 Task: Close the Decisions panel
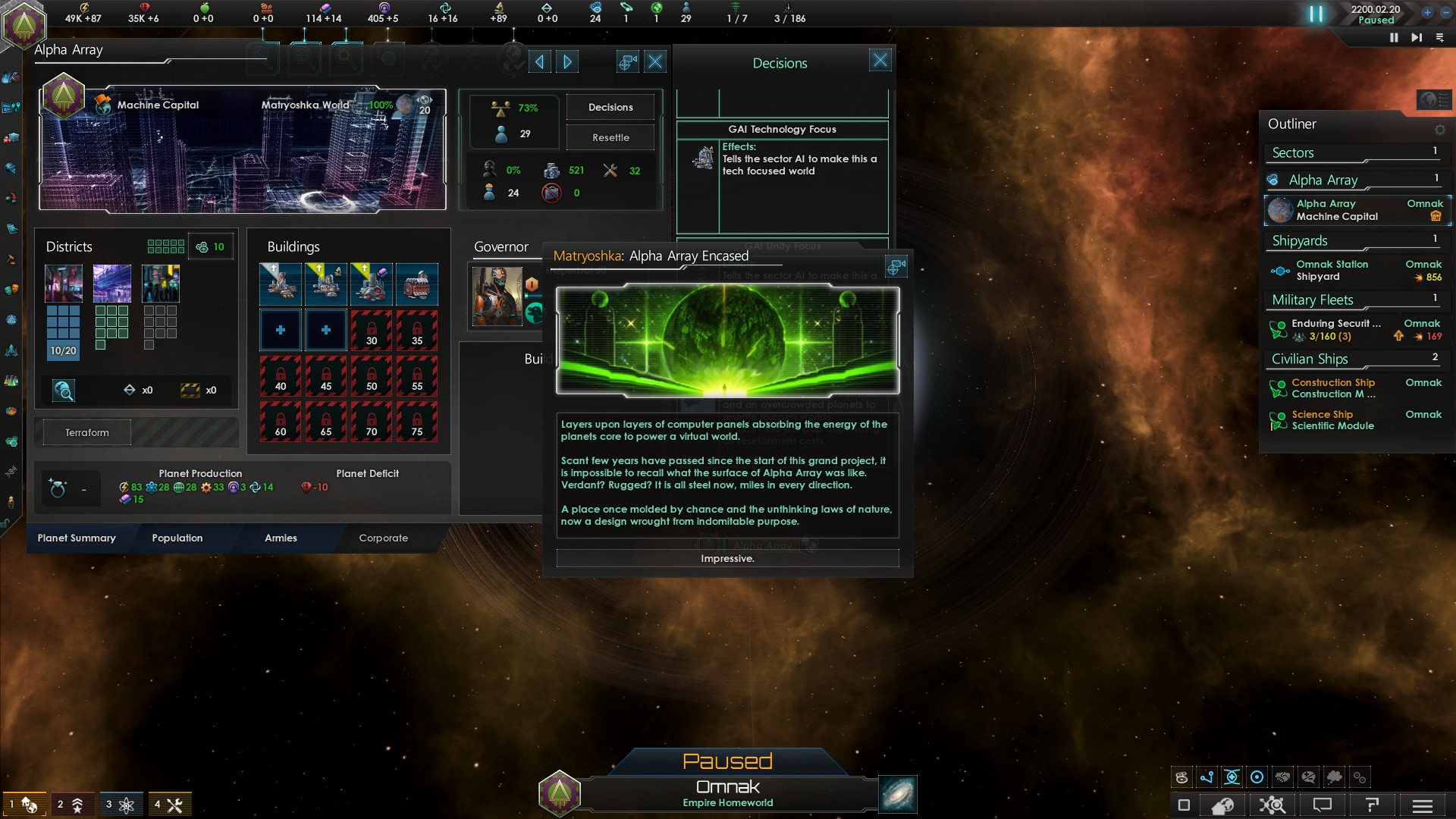(880, 61)
